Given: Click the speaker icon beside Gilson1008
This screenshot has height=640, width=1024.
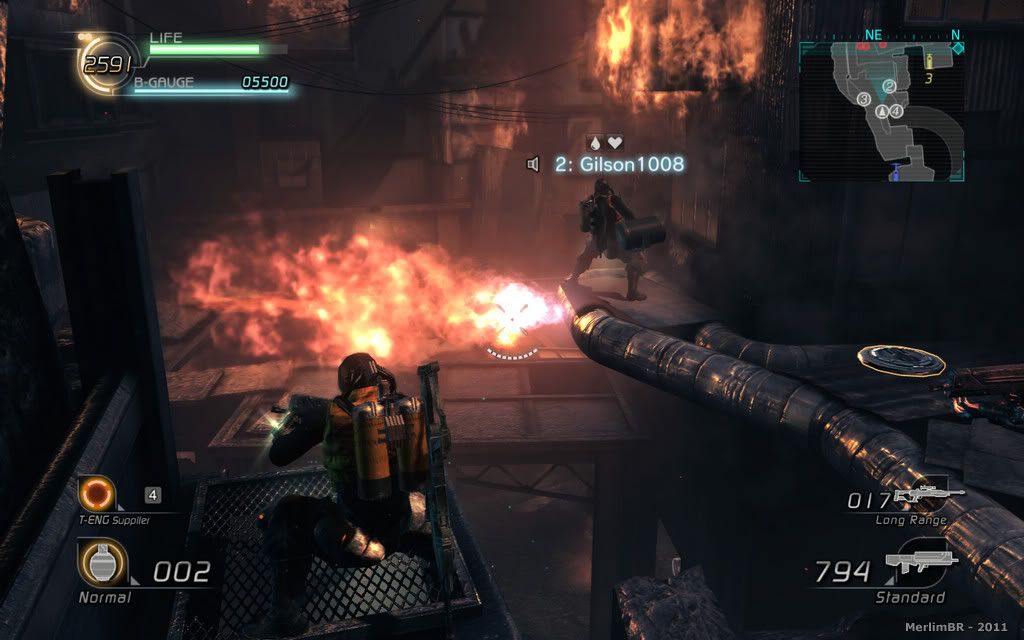Looking at the screenshot, I should 534,164.
